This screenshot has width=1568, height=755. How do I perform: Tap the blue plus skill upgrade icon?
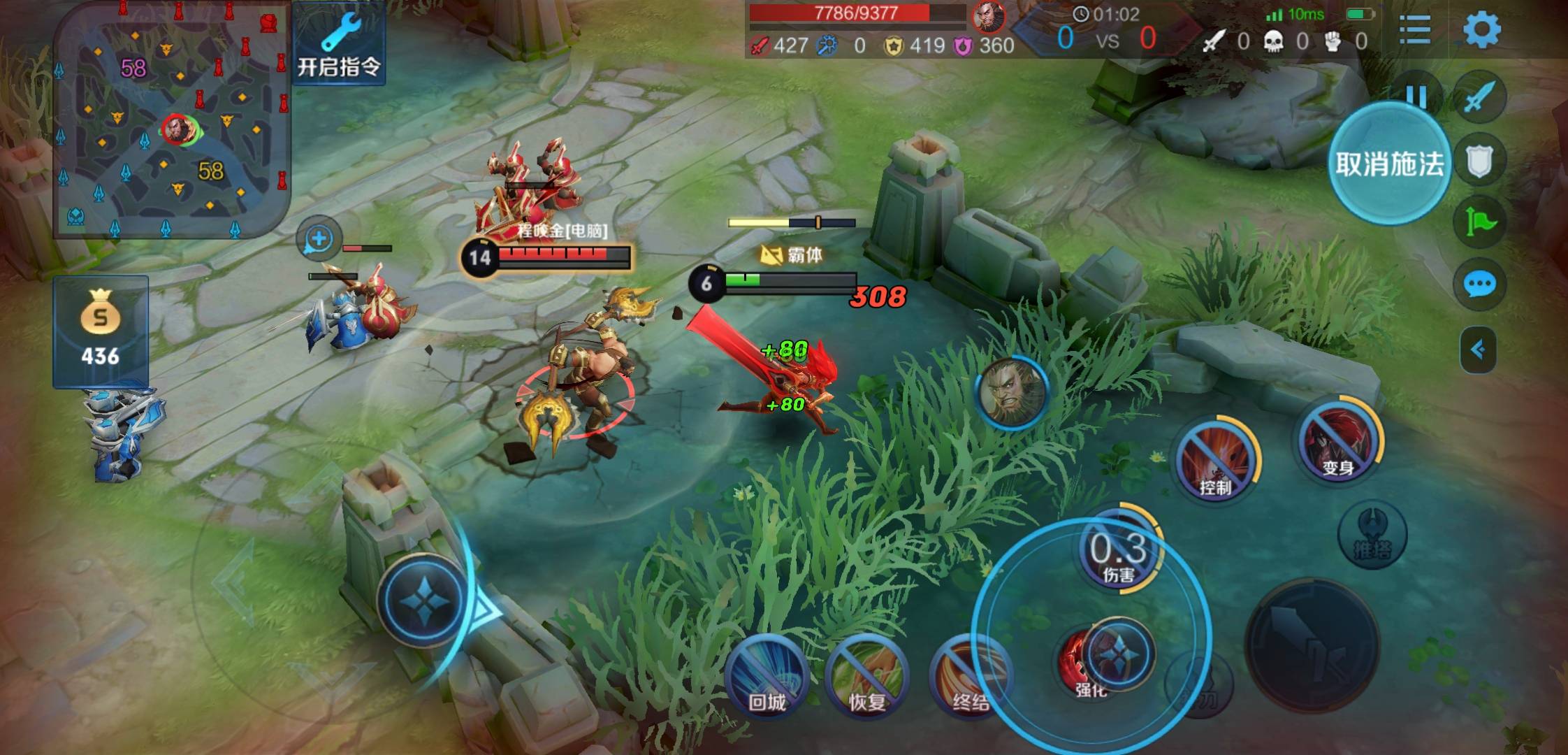click(x=319, y=238)
